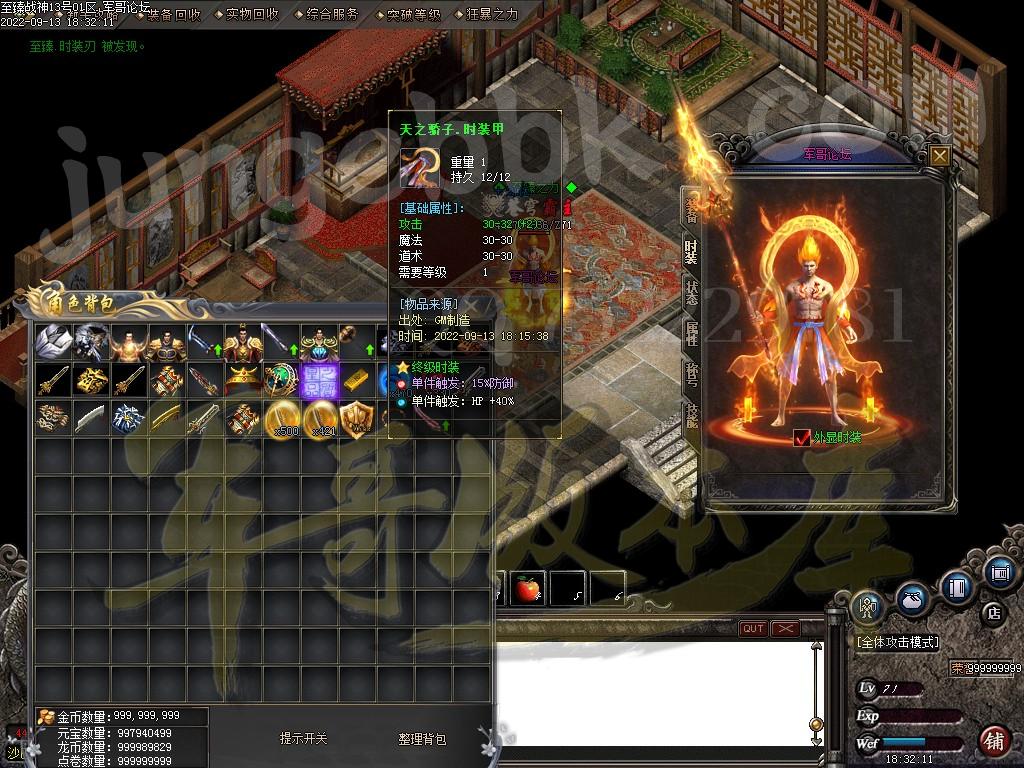Click the 提示开关 hint toggle button
The width and height of the screenshot is (1024, 768).
click(303, 739)
